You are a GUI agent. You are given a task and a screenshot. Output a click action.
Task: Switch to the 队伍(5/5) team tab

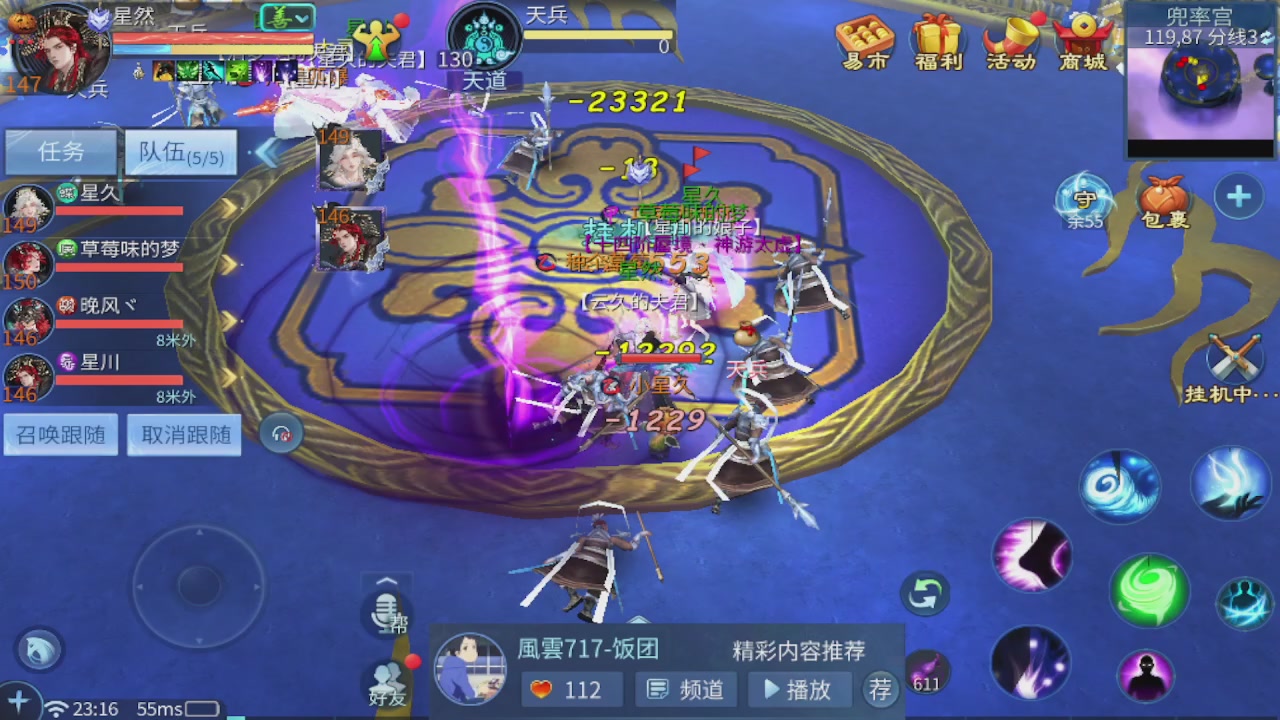coord(180,151)
